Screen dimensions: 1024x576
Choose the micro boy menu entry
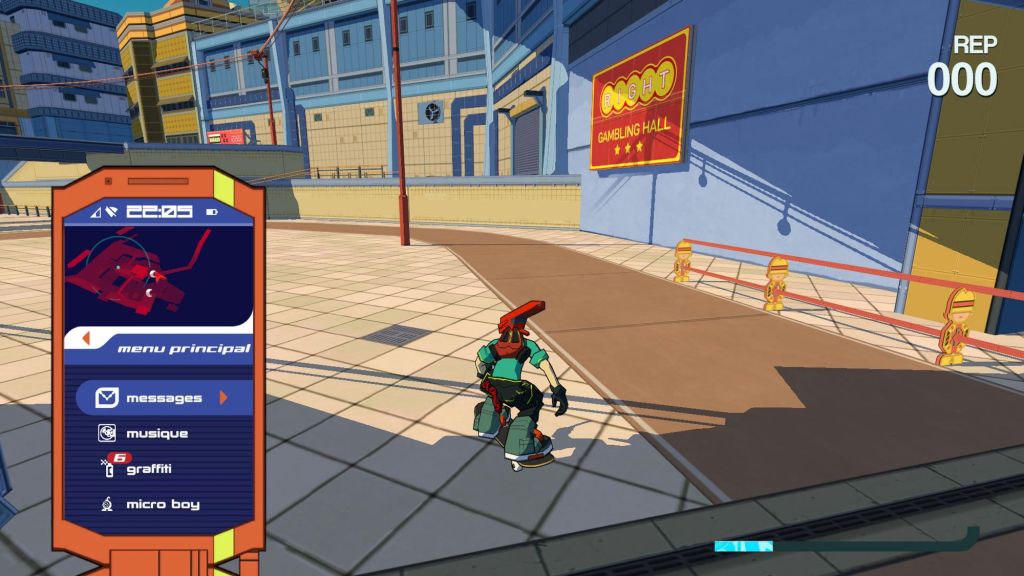tap(161, 504)
